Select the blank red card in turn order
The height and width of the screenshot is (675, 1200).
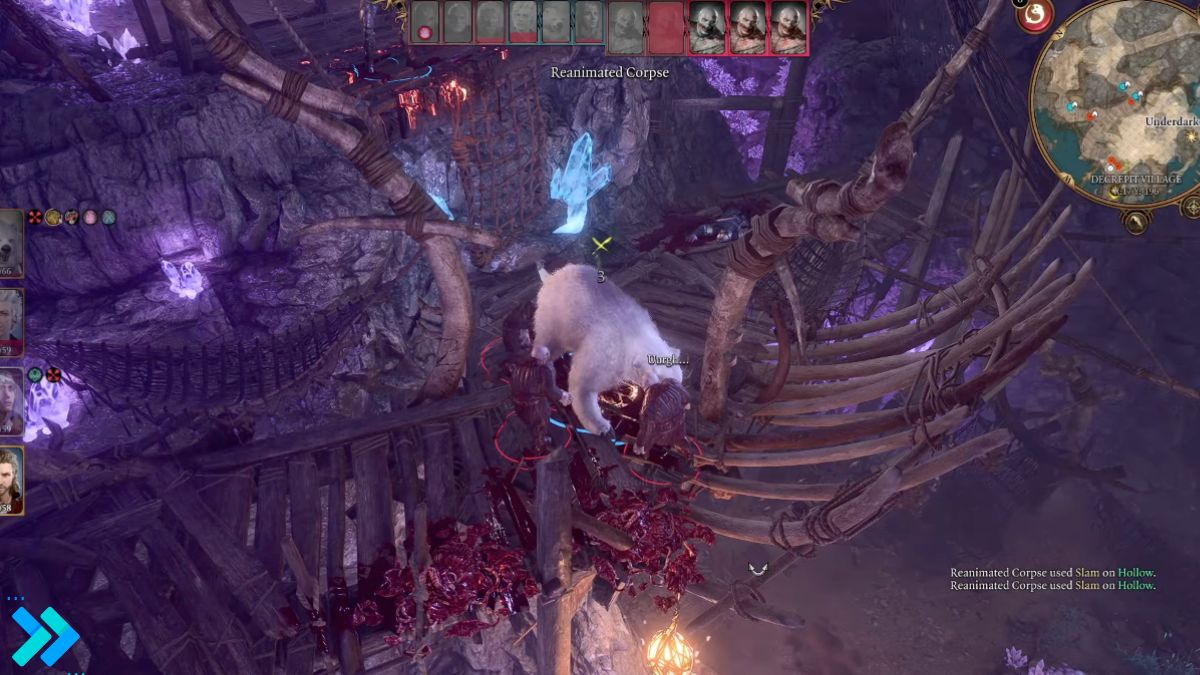(x=666, y=26)
